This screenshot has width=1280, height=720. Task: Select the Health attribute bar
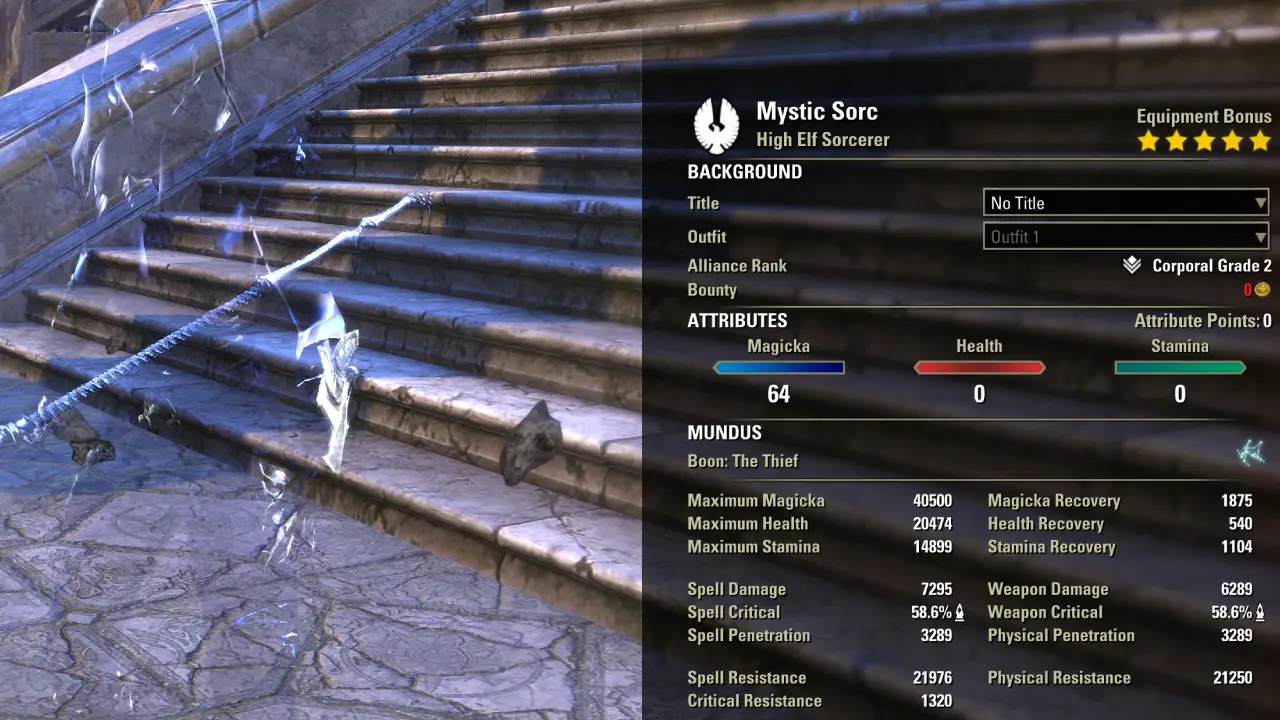979,368
